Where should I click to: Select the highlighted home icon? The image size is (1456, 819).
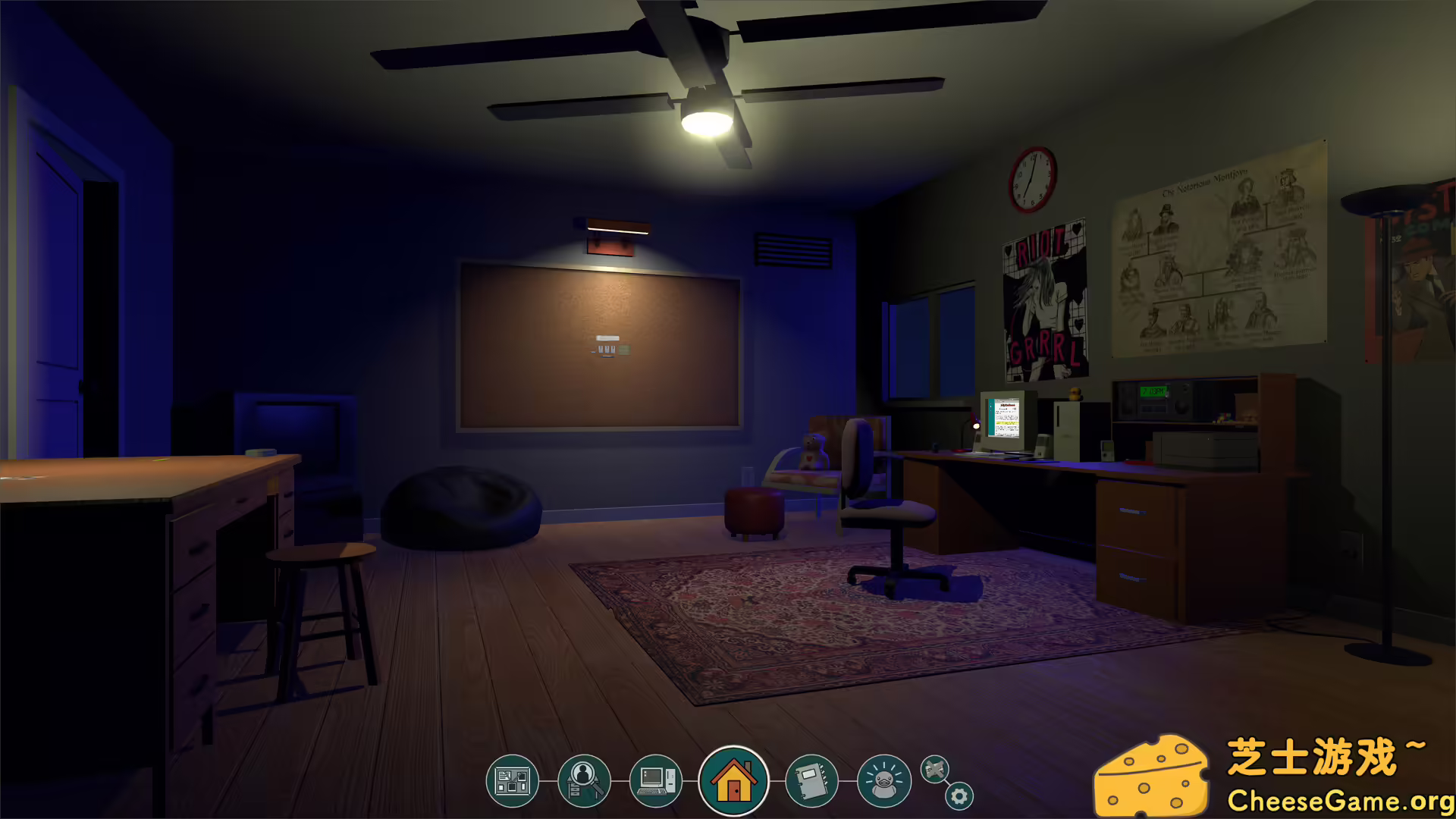732,780
